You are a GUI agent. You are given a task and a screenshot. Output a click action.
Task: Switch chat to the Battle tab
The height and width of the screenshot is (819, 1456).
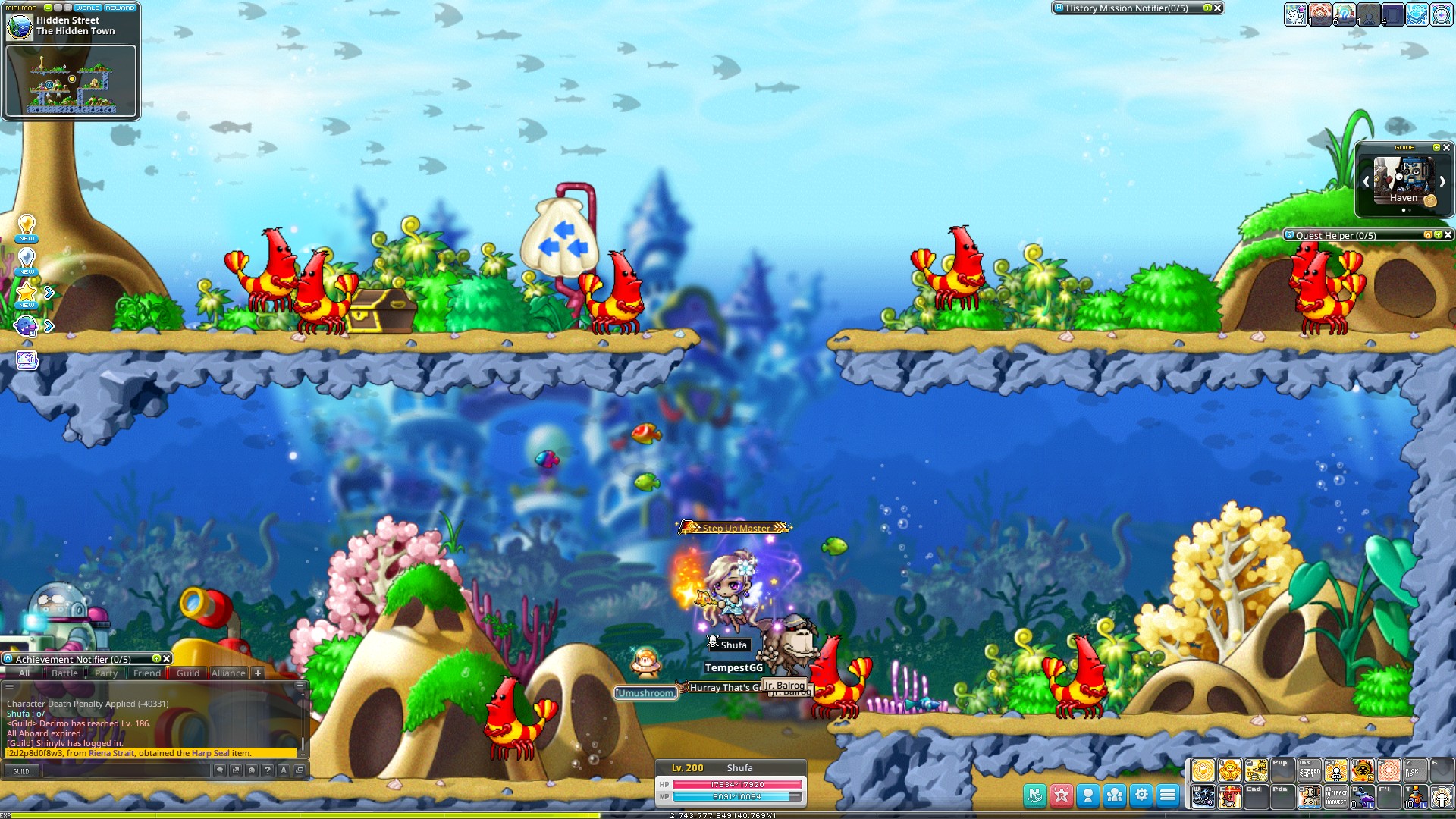coord(64,673)
